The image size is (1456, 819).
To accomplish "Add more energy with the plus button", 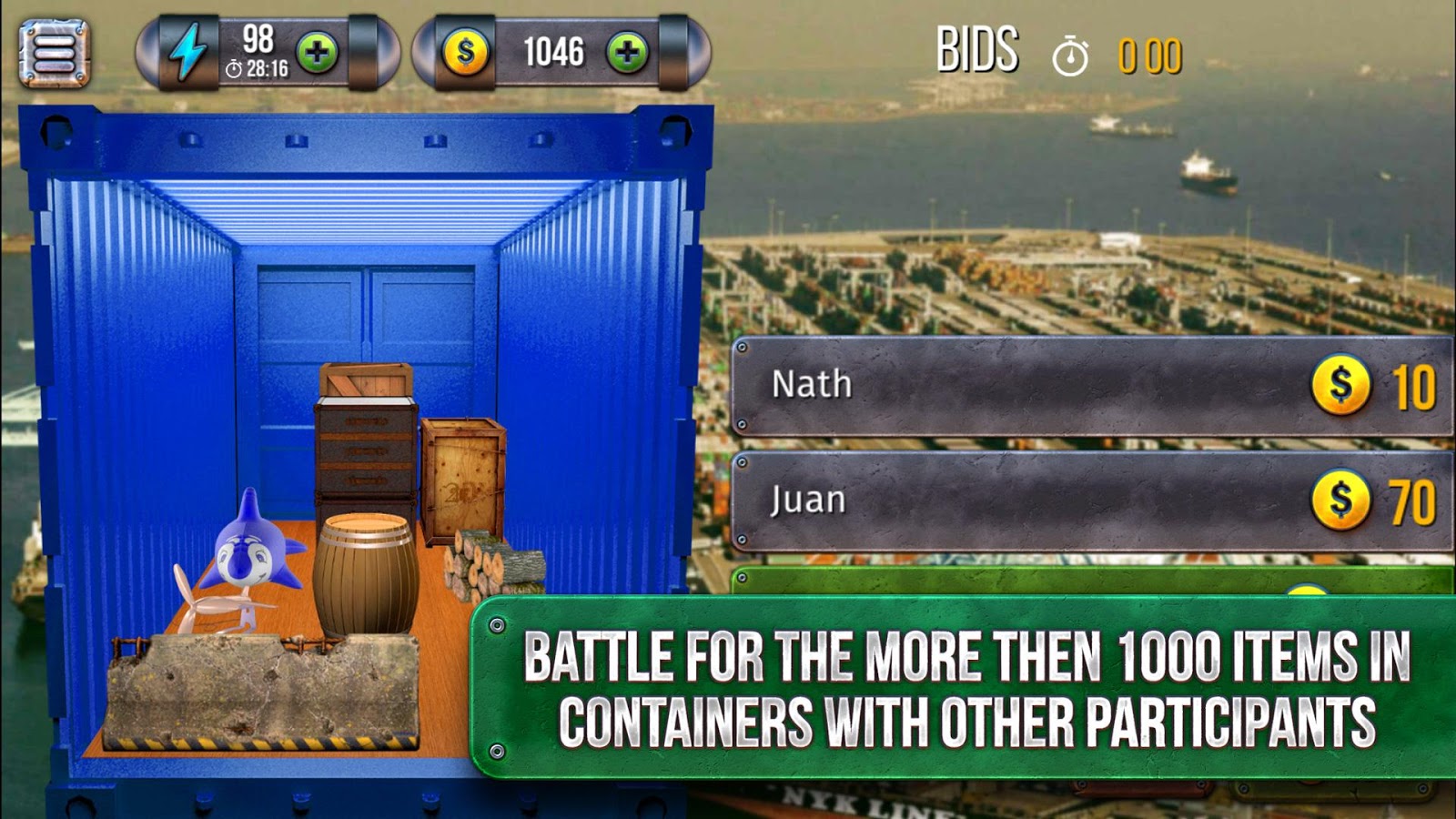I will click(317, 53).
